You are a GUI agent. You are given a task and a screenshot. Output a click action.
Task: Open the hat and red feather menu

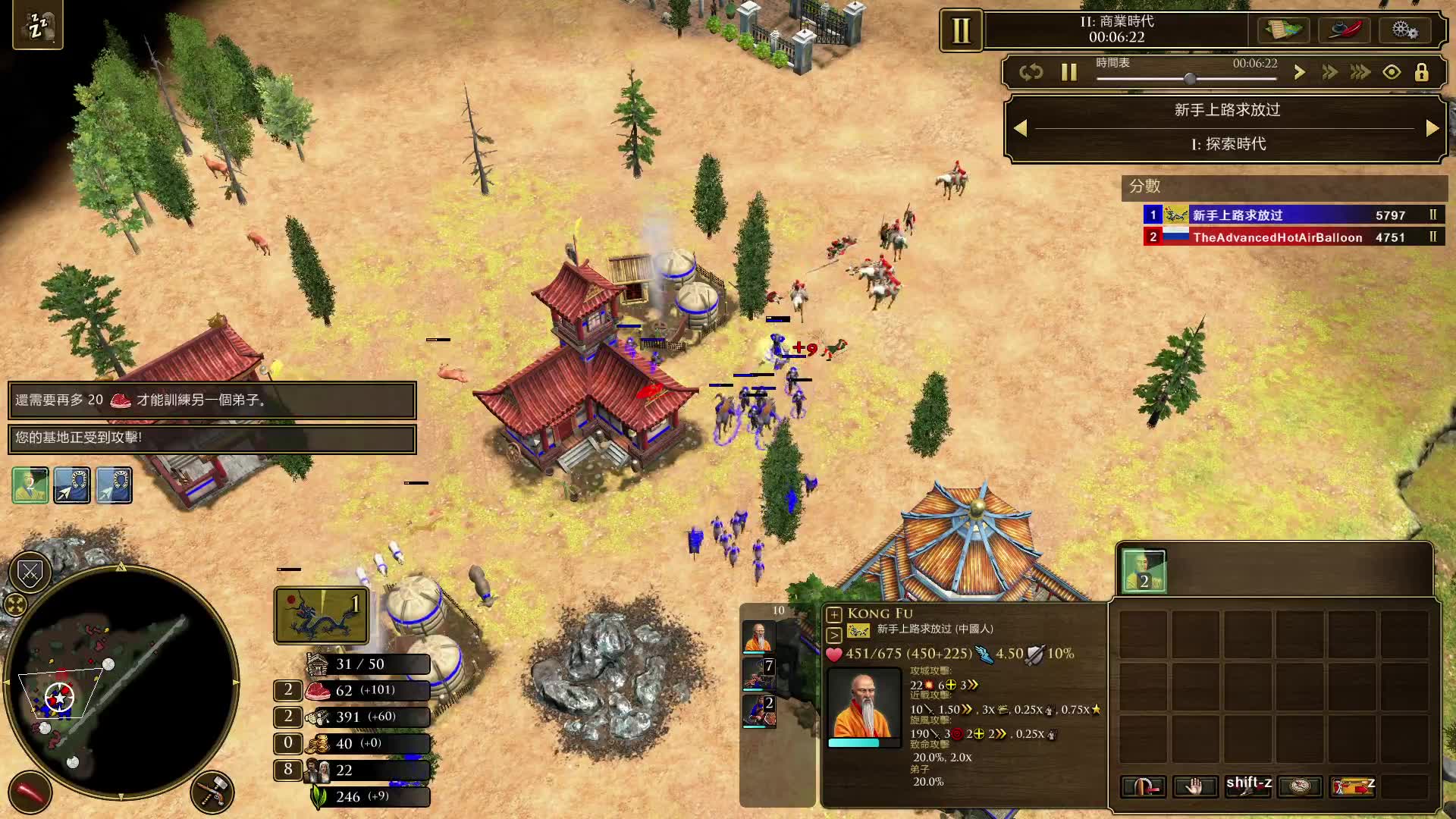[x=1344, y=30]
